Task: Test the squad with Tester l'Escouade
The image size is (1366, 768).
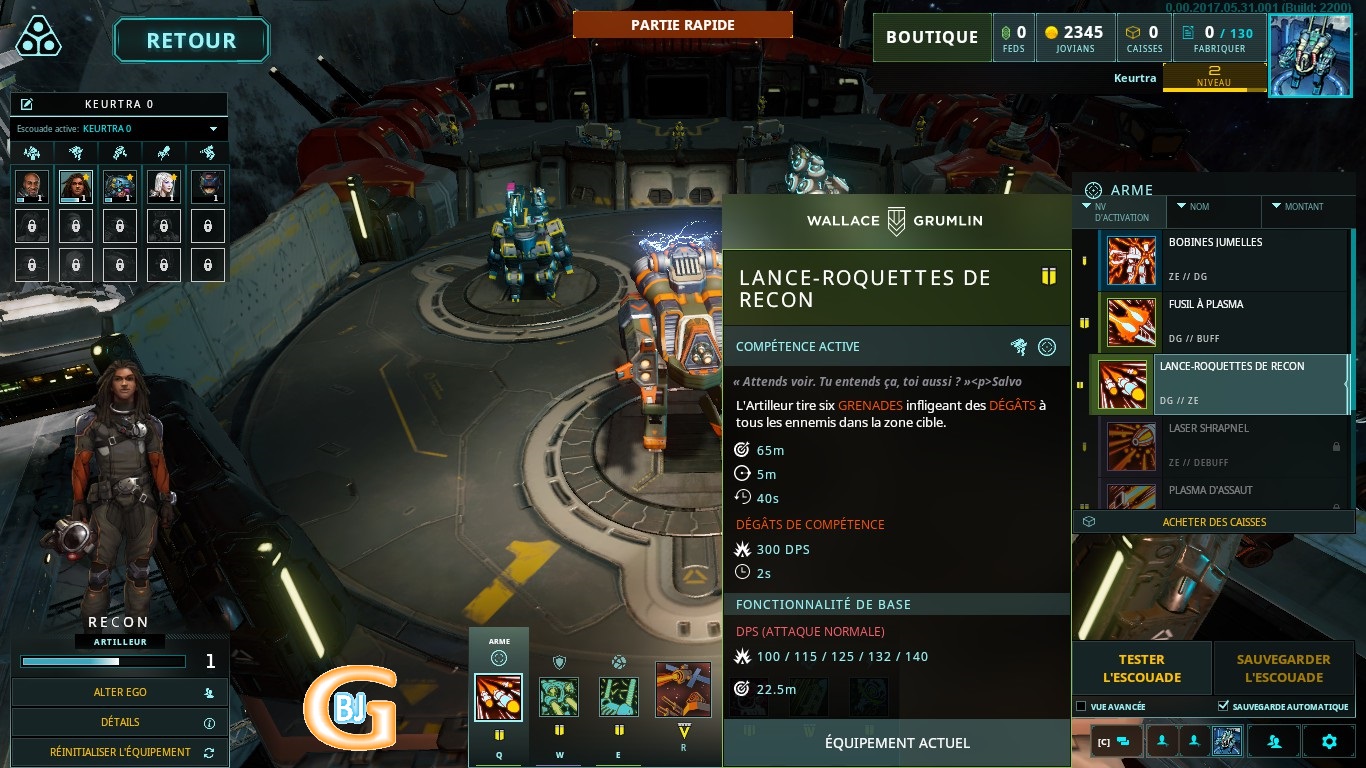Action: click(x=1141, y=668)
